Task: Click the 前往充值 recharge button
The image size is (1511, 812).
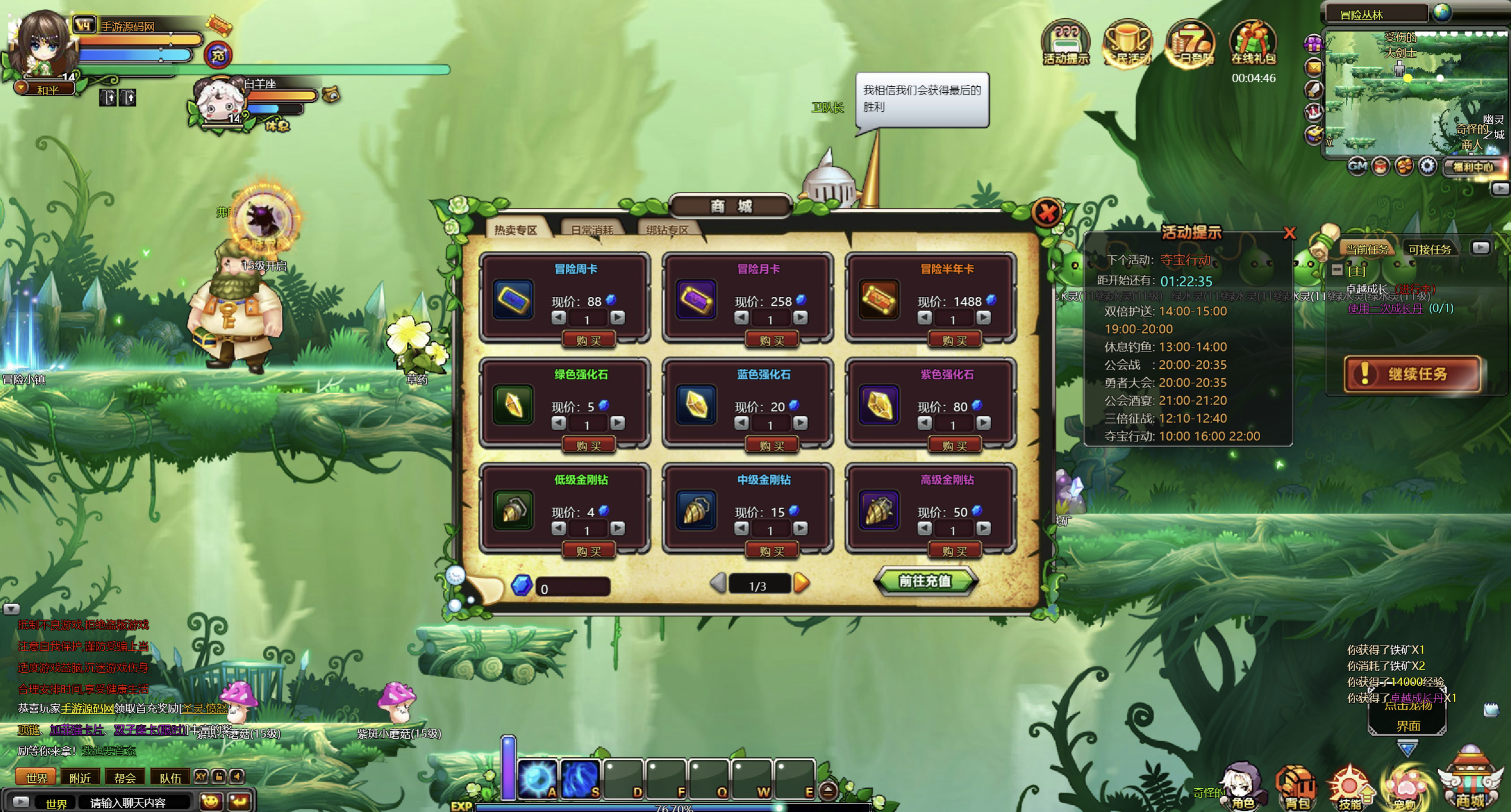Action: tap(924, 581)
